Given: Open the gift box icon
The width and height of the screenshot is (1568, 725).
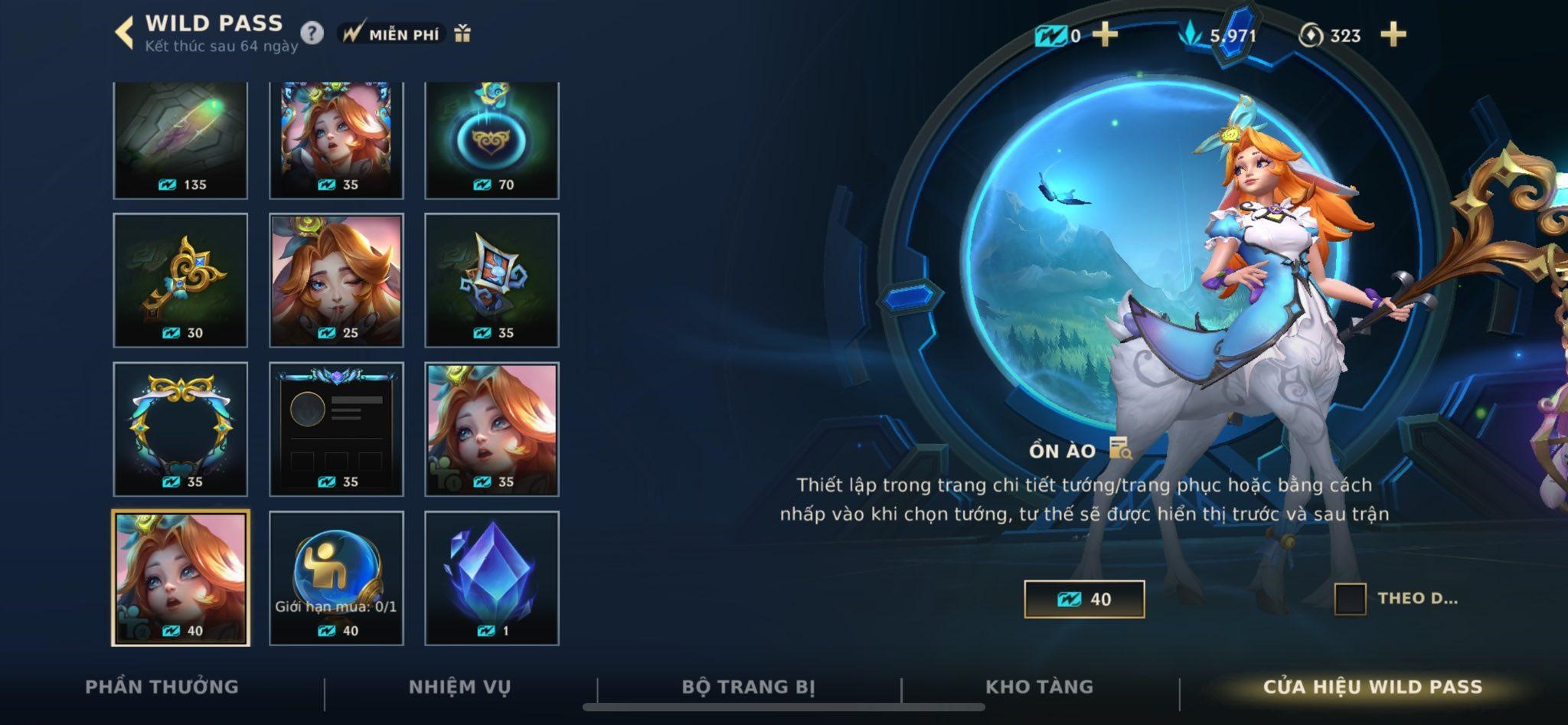Looking at the screenshot, I should tap(462, 34).
